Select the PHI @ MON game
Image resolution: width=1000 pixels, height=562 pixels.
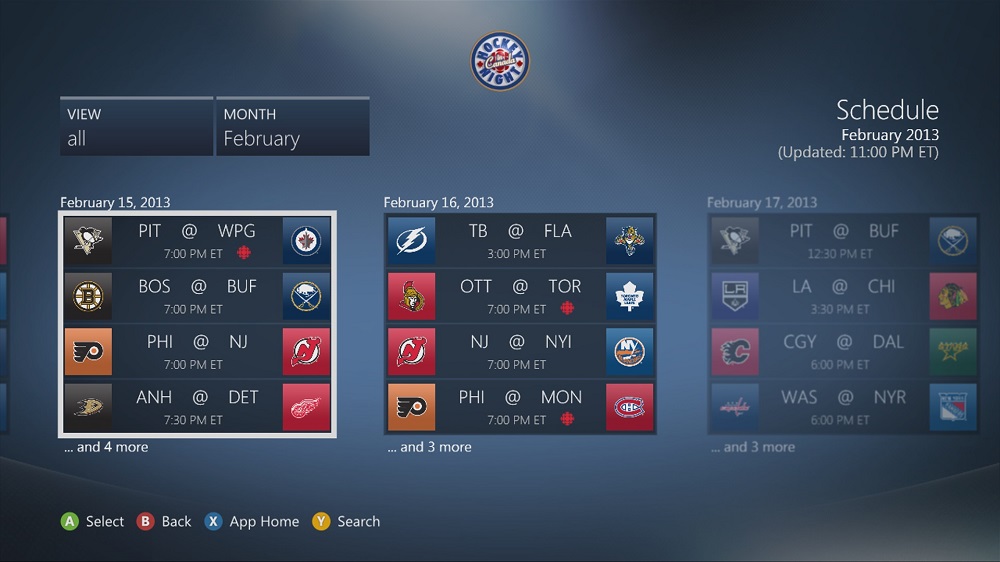pos(520,407)
